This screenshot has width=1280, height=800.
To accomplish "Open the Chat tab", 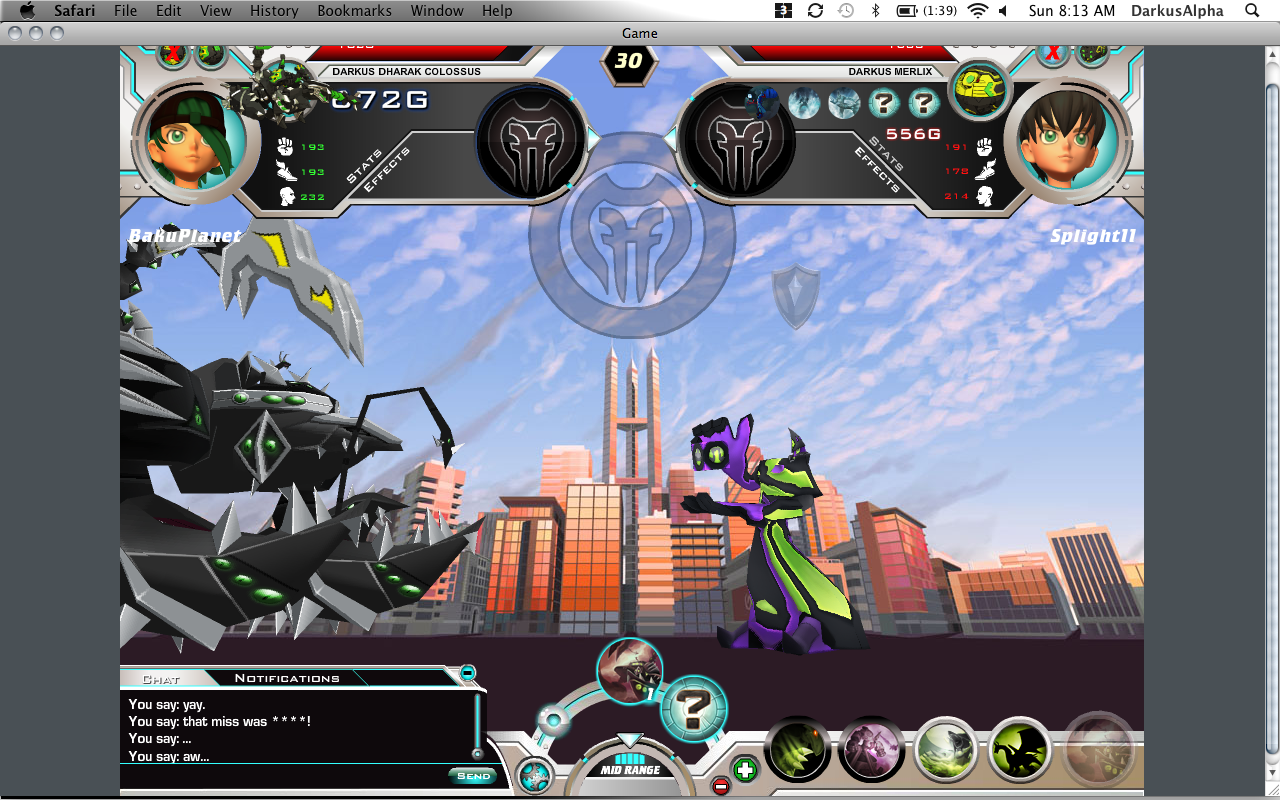I will tap(161, 679).
